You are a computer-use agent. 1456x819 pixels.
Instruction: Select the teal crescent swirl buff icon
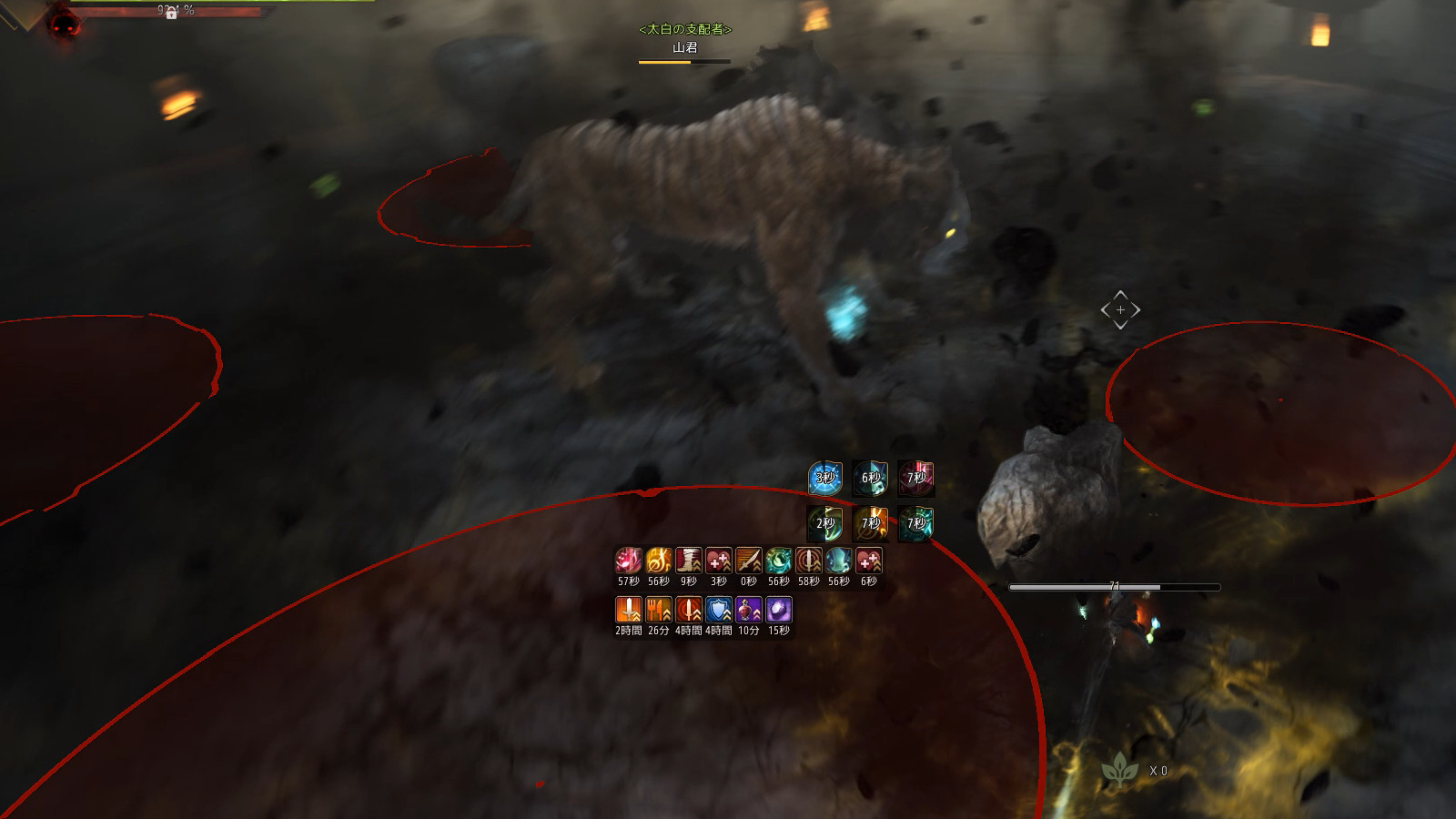(778, 561)
